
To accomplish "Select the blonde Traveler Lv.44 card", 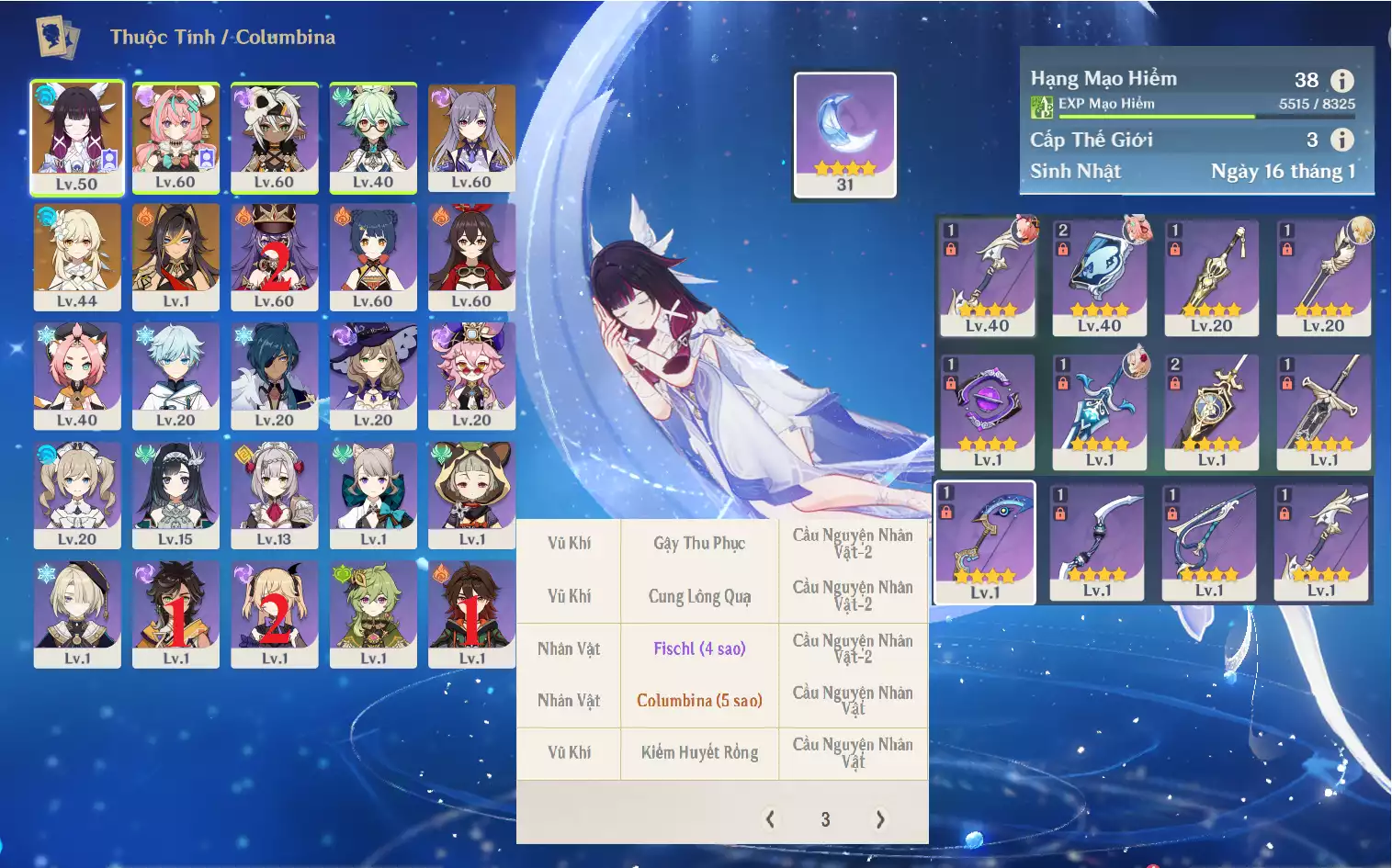I will coord(77,255).
